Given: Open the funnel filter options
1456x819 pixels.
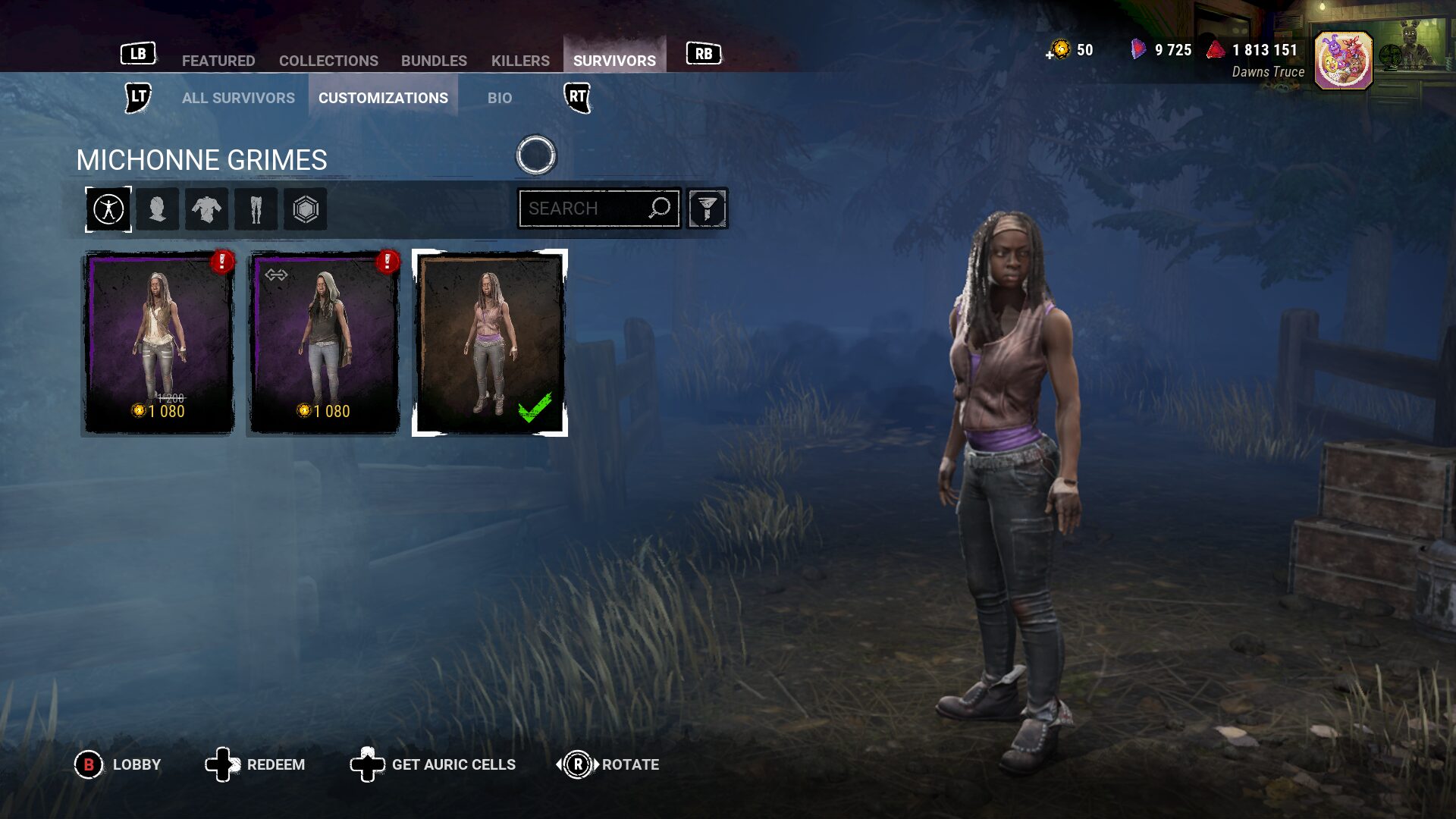Looking at the screenshot, I should [x=707, y=209].
